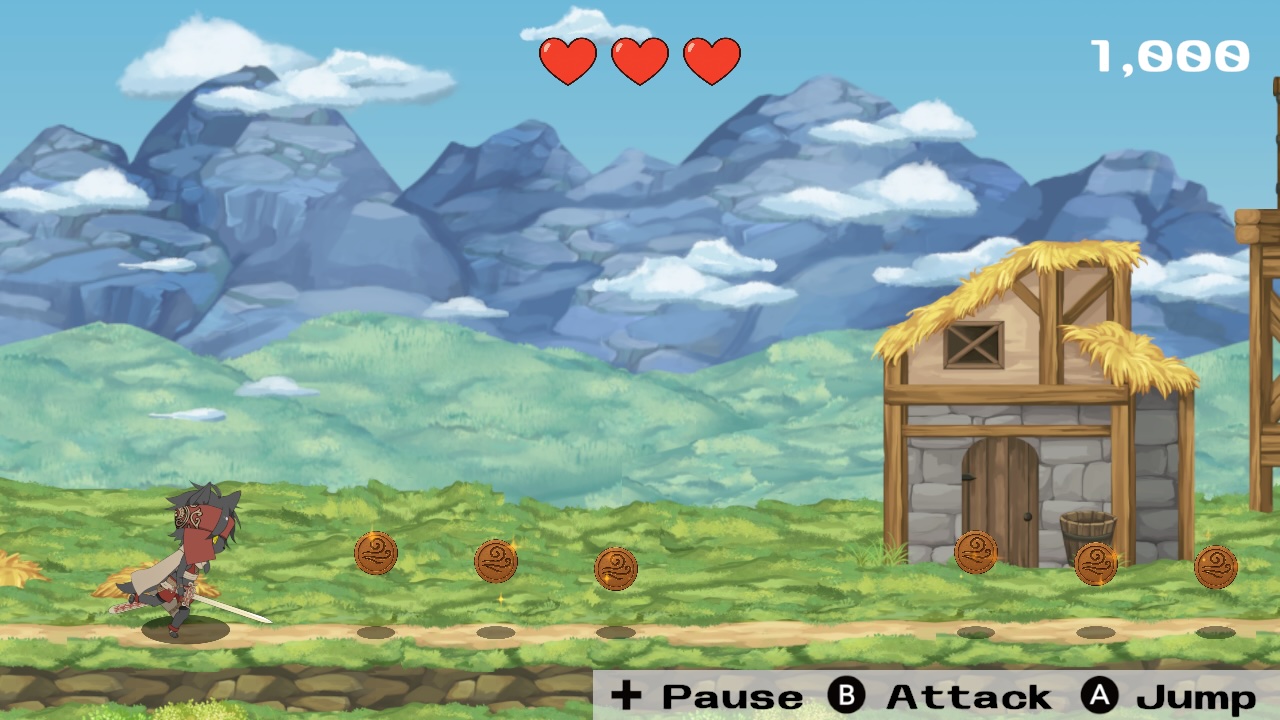The width and height of the screenshot is (1280, 720).
Task: Click the Jump label text
Action: point(1197,694)
